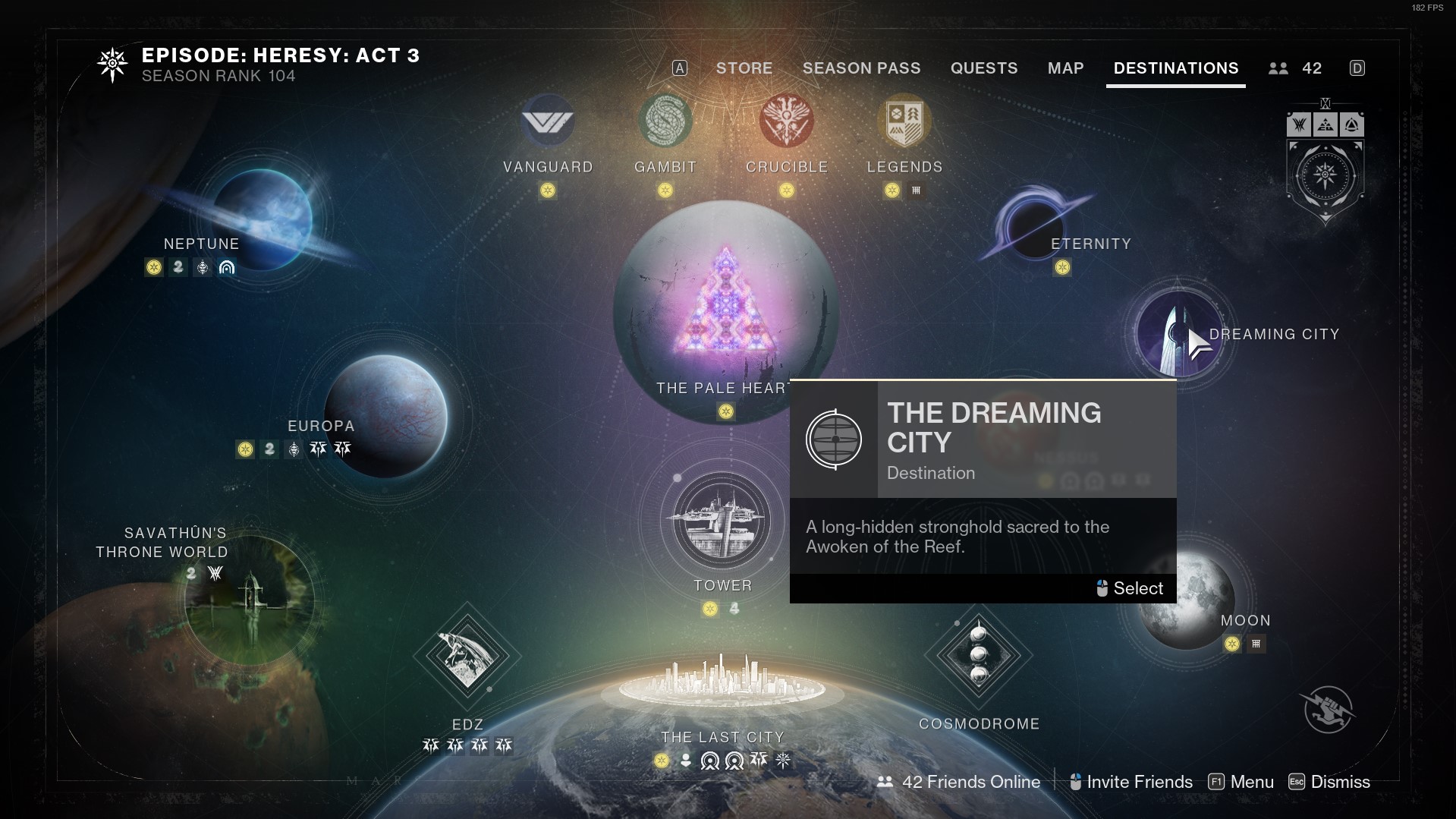Open The Pale Heart destination
The width and height of the screenshot is (1456, 819).
click(x=725, y=304)
